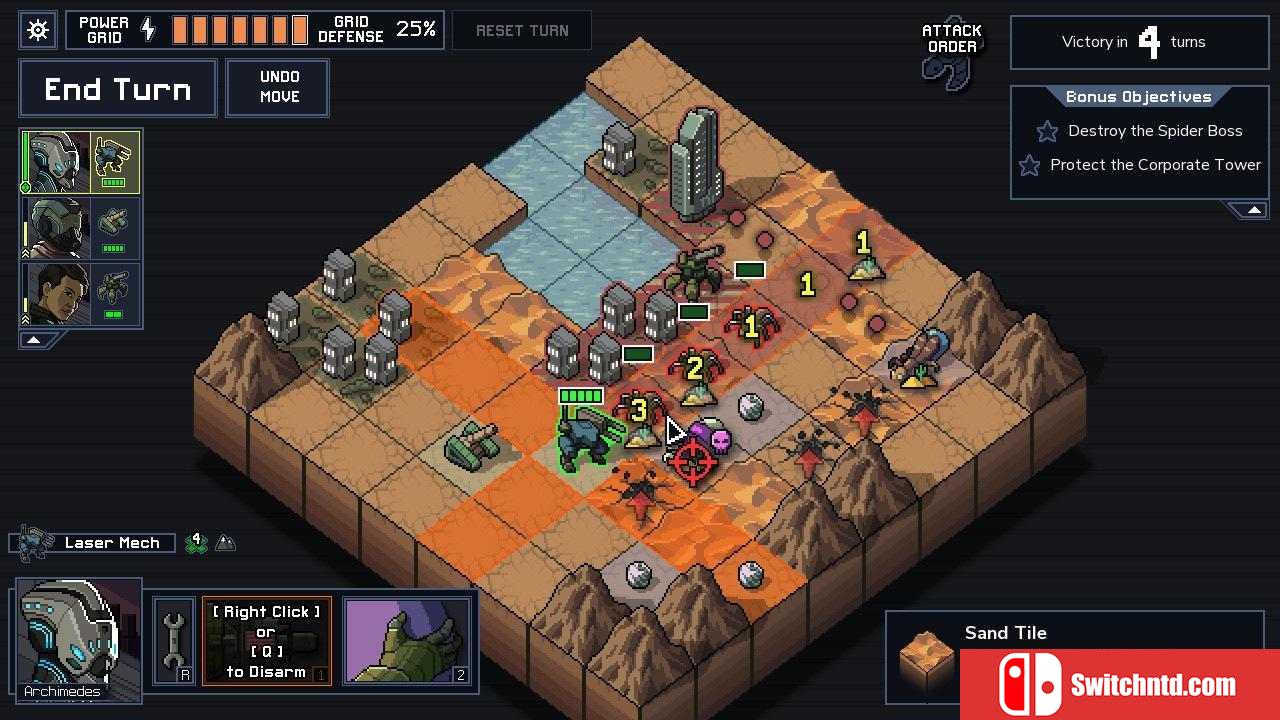Image resolution: width=1280 pixels, height=720 pixels.
Task: Choose the green hand weapon in slot 2
Action: click(x=407, y=641)
